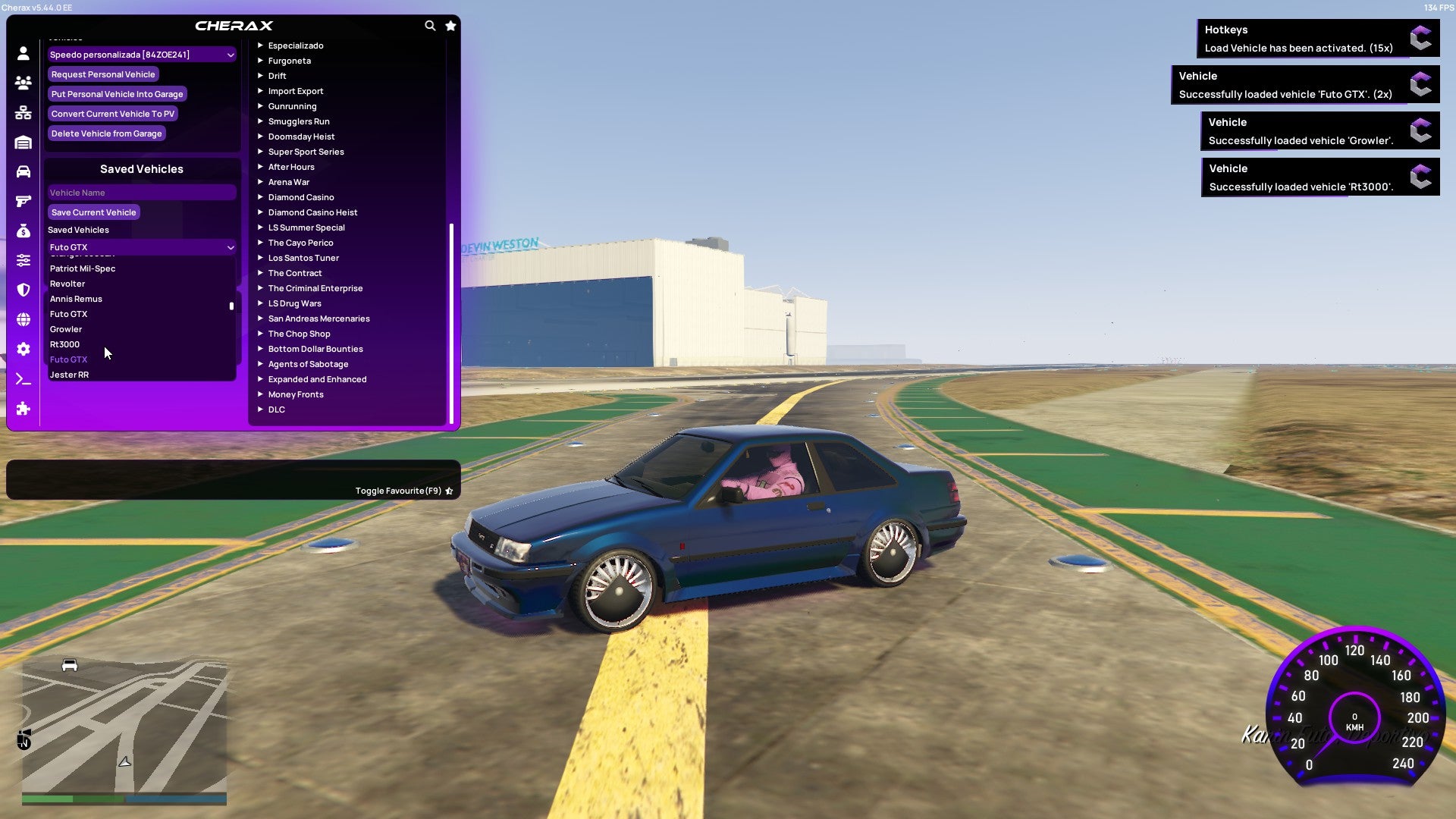
Task: Select Patriot Mil-Spec from the list
Action: 83,268
